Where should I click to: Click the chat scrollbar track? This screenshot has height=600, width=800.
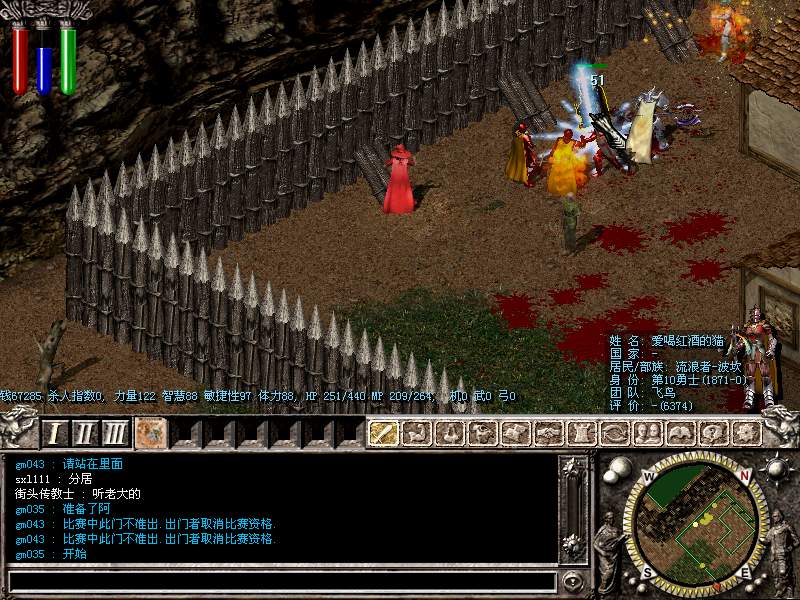[x=572, y=510]
